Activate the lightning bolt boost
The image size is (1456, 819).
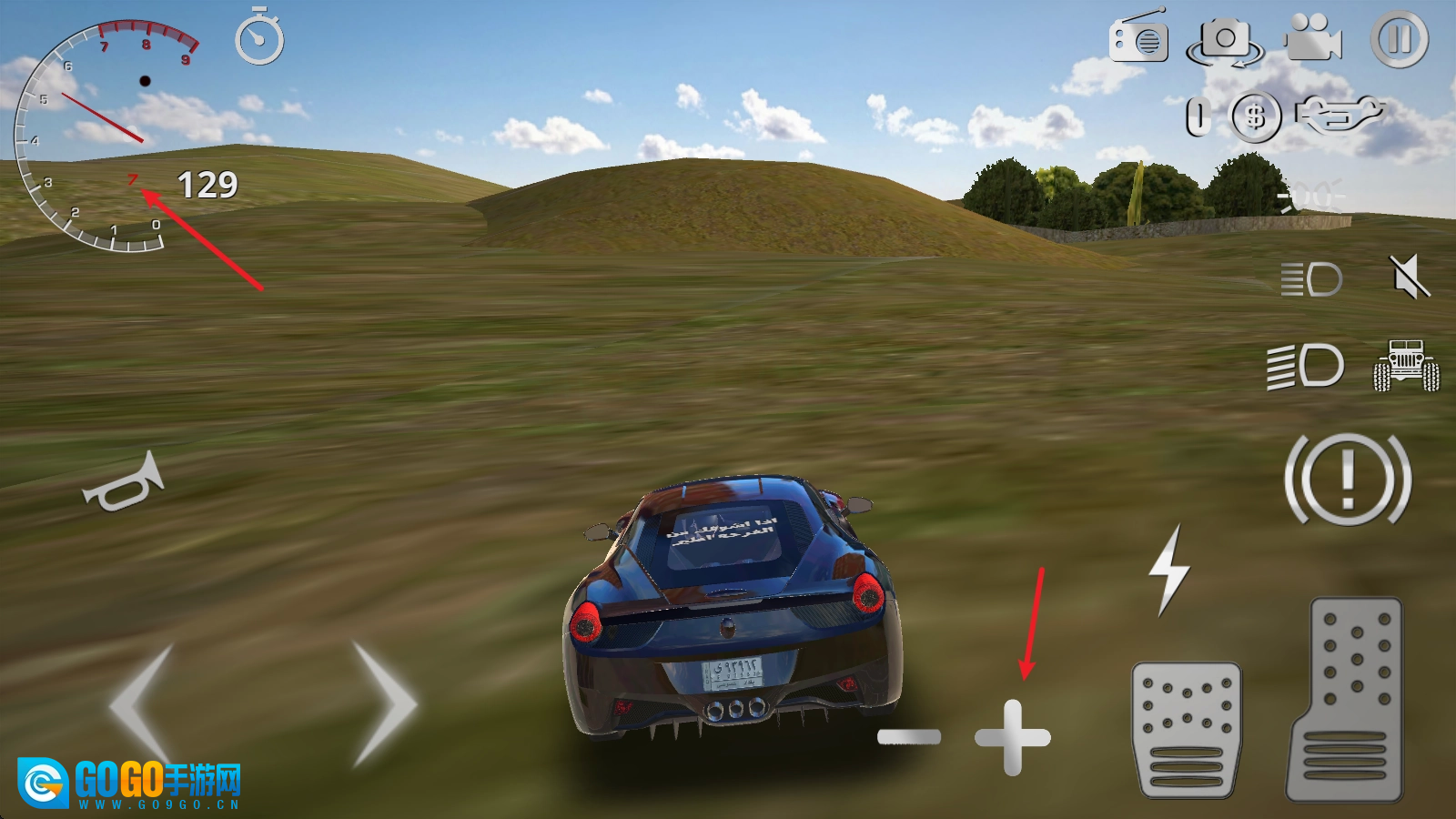pos(1169,570)
